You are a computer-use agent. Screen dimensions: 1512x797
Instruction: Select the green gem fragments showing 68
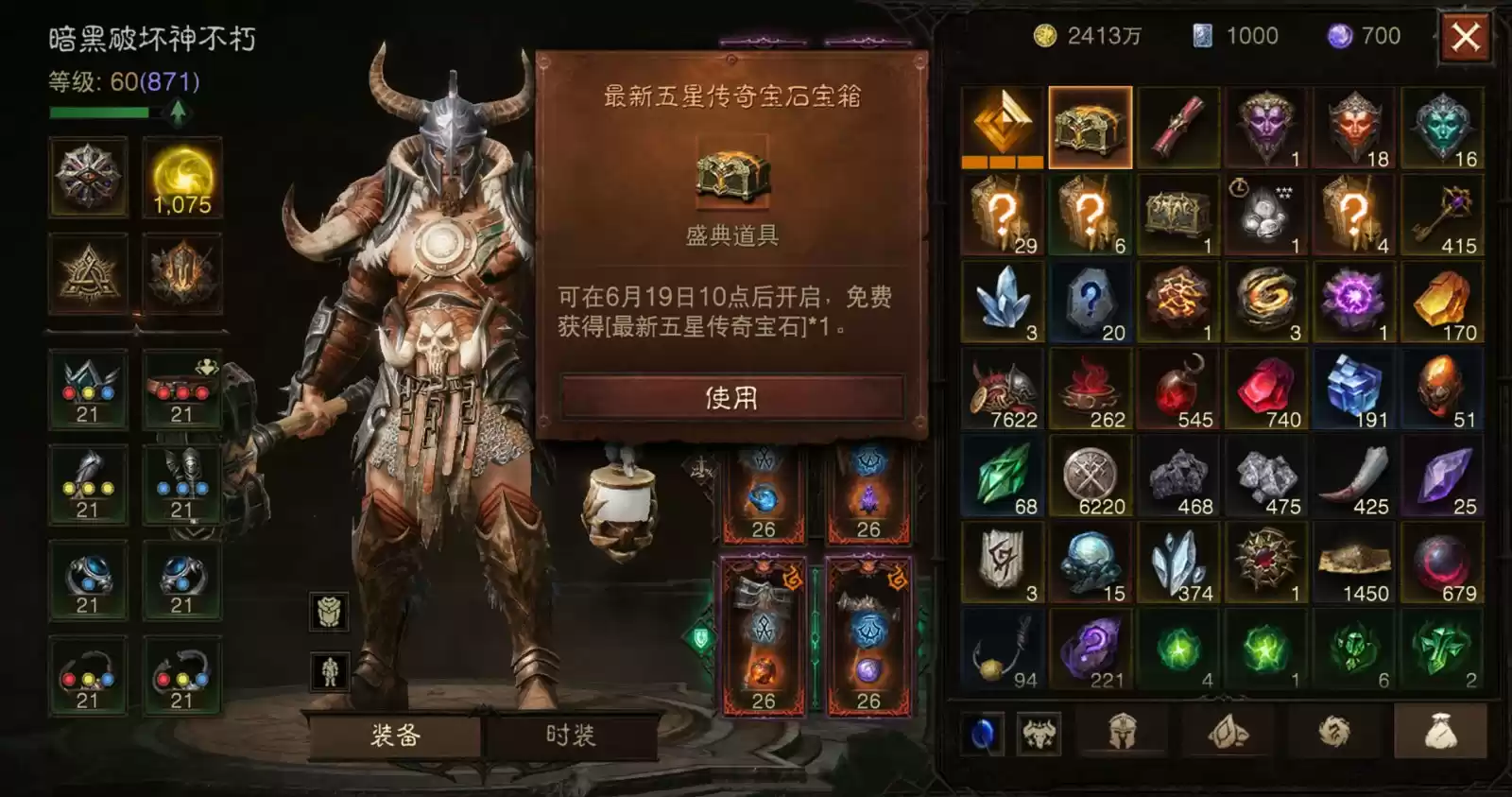pyautogui.click(x=1005, y=476)
